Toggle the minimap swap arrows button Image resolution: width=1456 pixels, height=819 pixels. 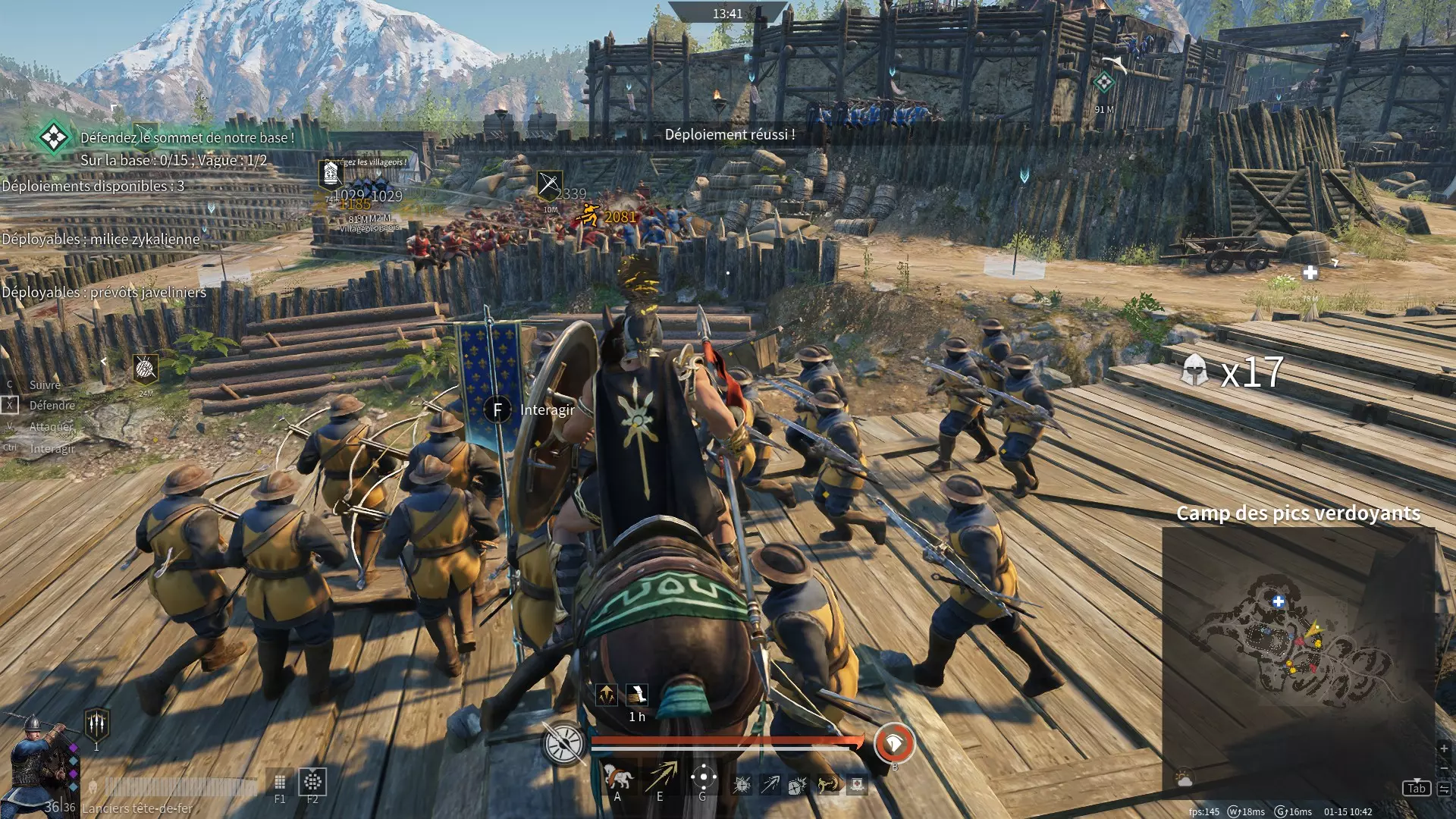pyautogui.click(x=1444, y=789)
